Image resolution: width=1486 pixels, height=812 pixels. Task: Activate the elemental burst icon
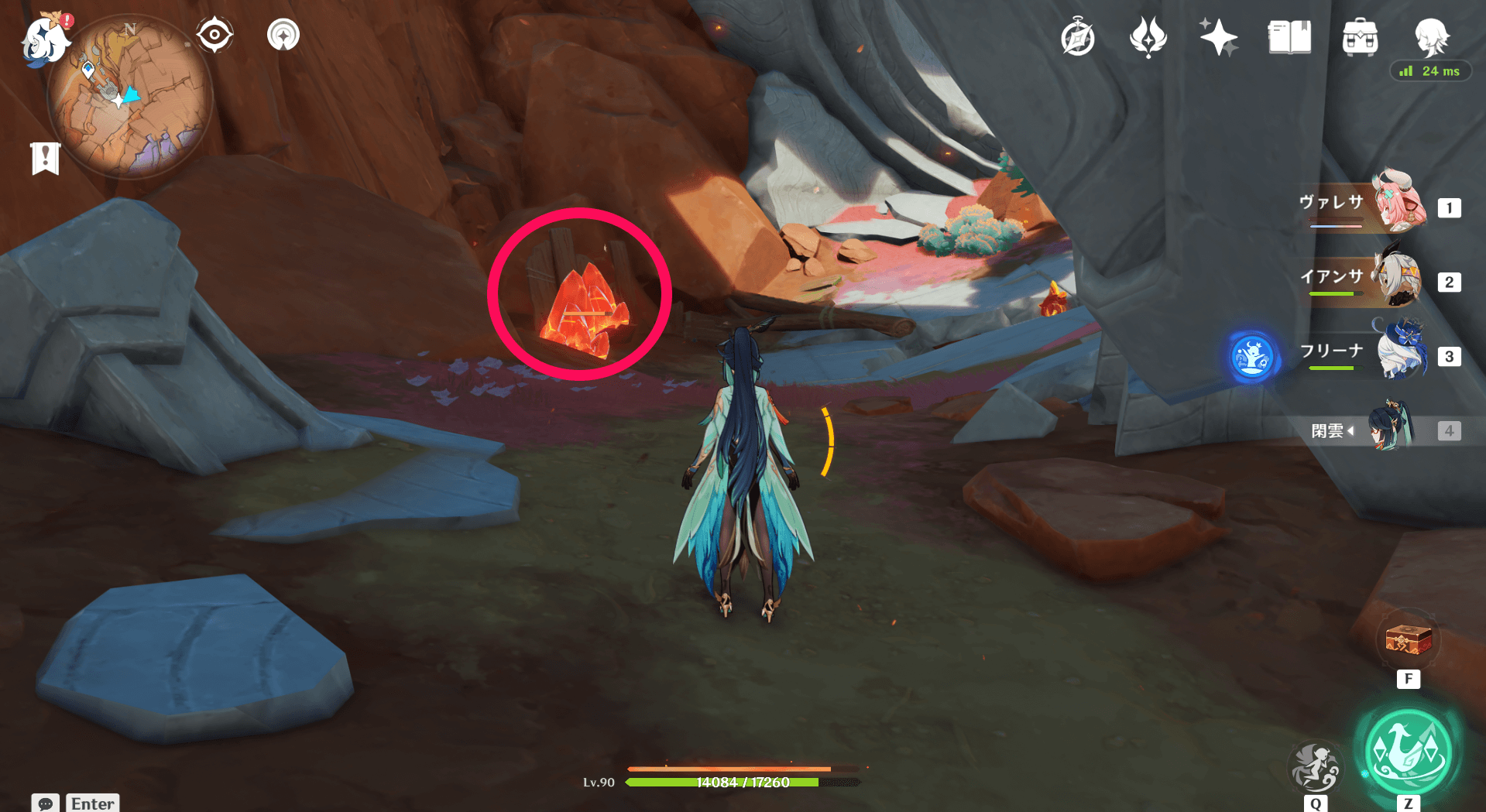[x=1315, y=766]
